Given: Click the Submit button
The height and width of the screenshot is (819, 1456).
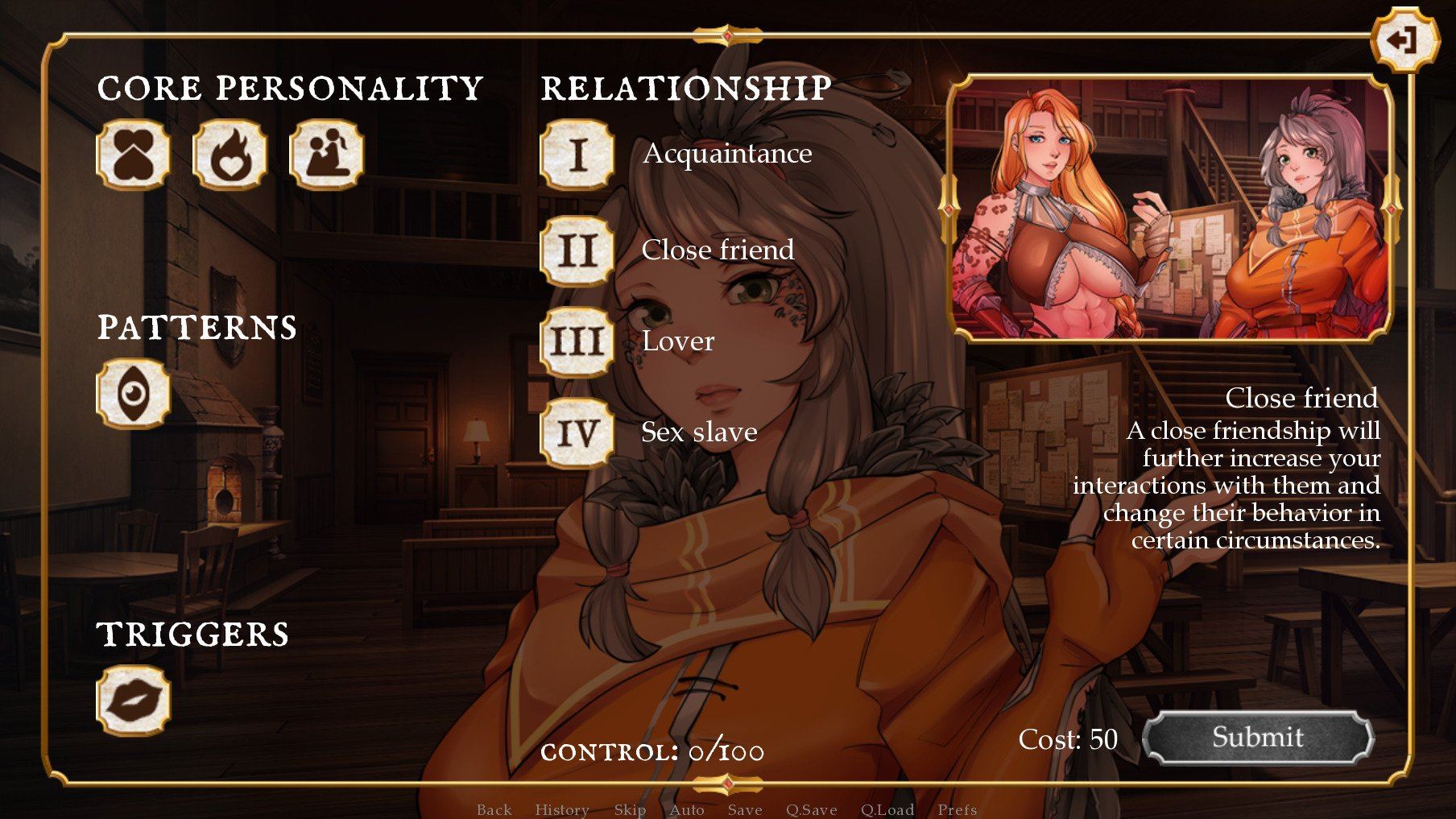Looking at the screenshot, I should coord(1257,737).
